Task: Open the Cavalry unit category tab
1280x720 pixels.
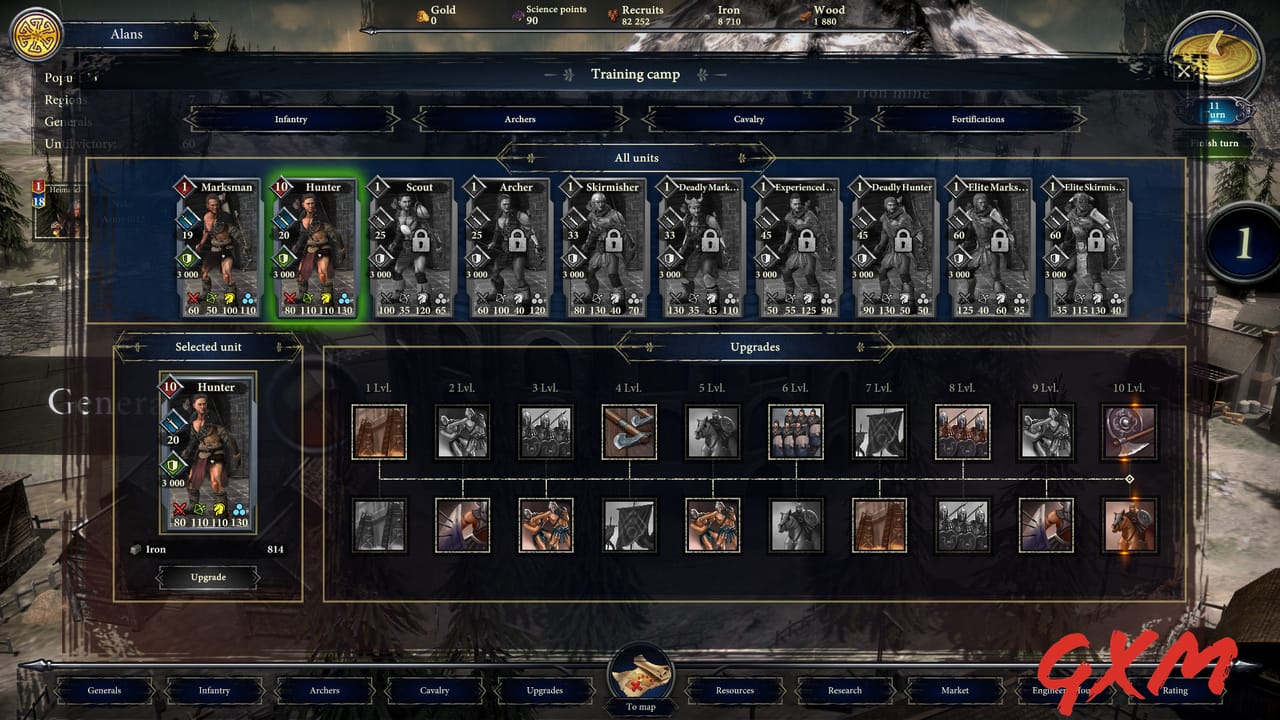Action: [x=748, y=118]
